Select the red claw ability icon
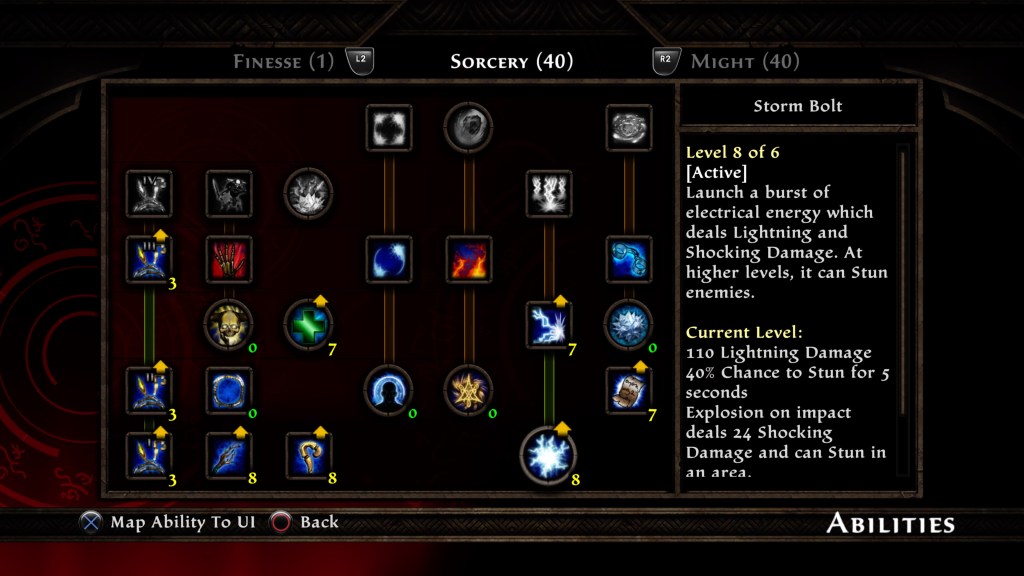The height and width of the screenshot is (576, 1024). 229,259
